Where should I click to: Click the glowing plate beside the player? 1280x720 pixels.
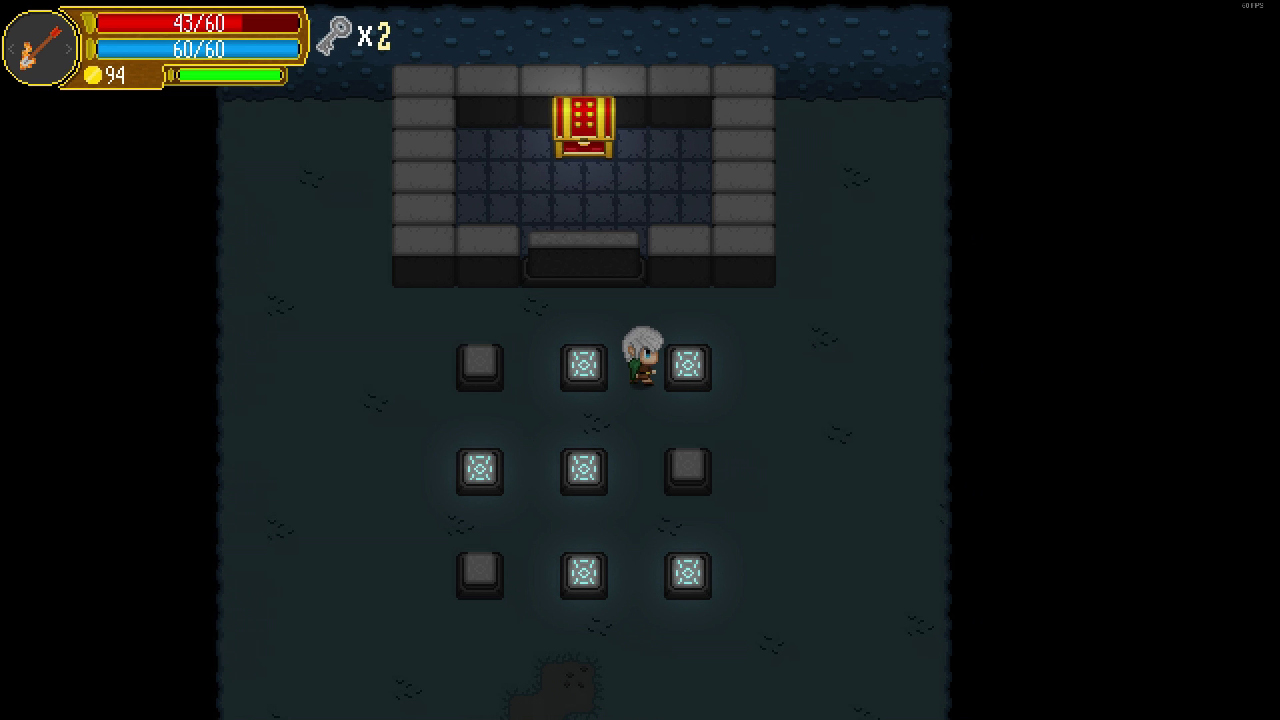coord(687,366)
